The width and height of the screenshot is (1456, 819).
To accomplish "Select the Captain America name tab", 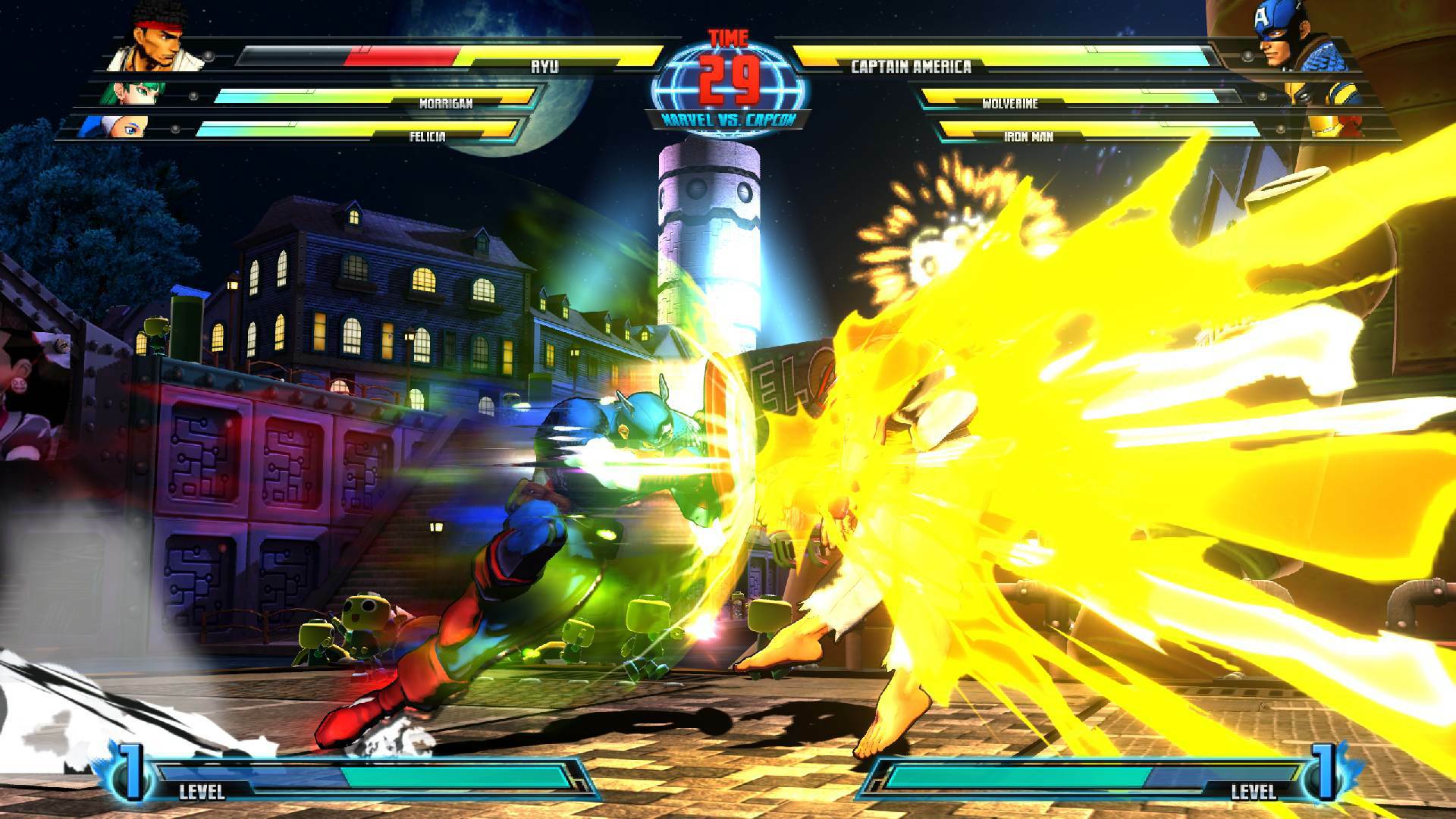I will pyautogui.click(x=910, y=66).
